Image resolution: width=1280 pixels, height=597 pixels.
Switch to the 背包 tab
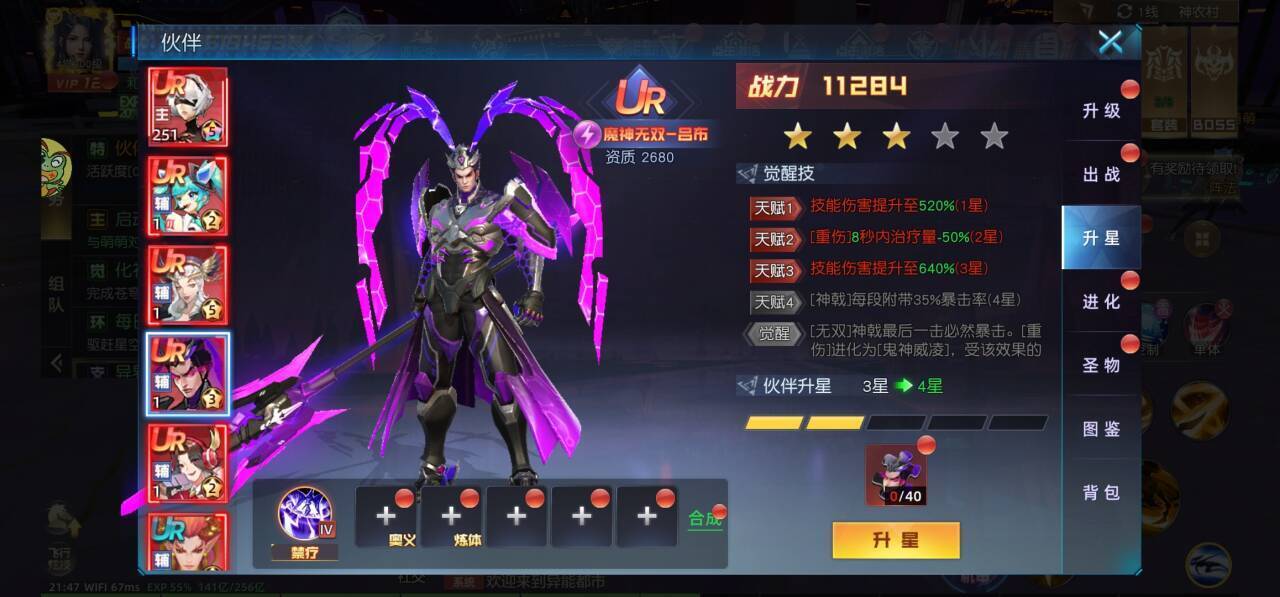tap(1101, 492)
